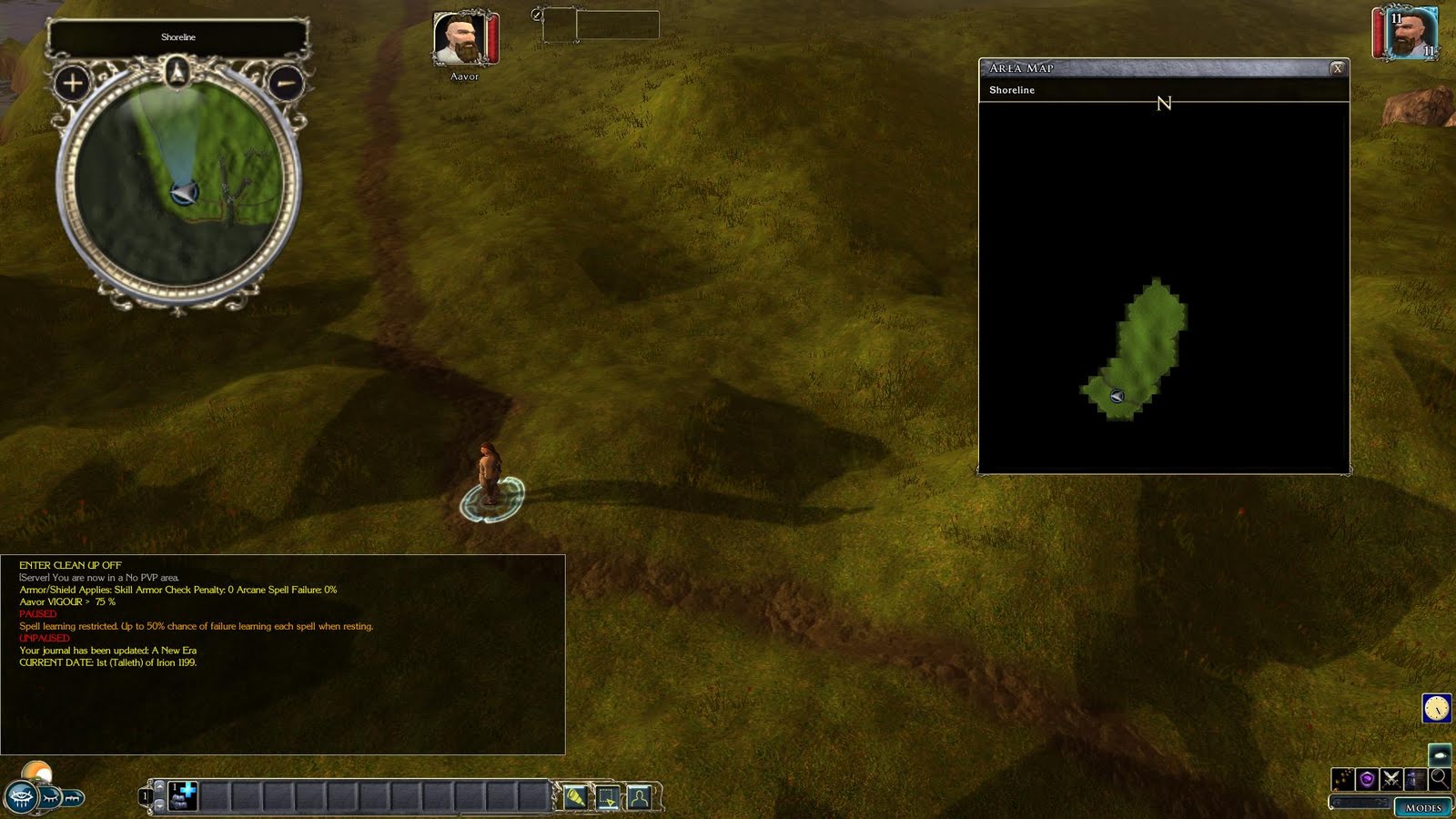This screenshot has width=1456, height=819.
Task: Toggle the Neverwinter eye button in the corner
Action: point(21,796)
